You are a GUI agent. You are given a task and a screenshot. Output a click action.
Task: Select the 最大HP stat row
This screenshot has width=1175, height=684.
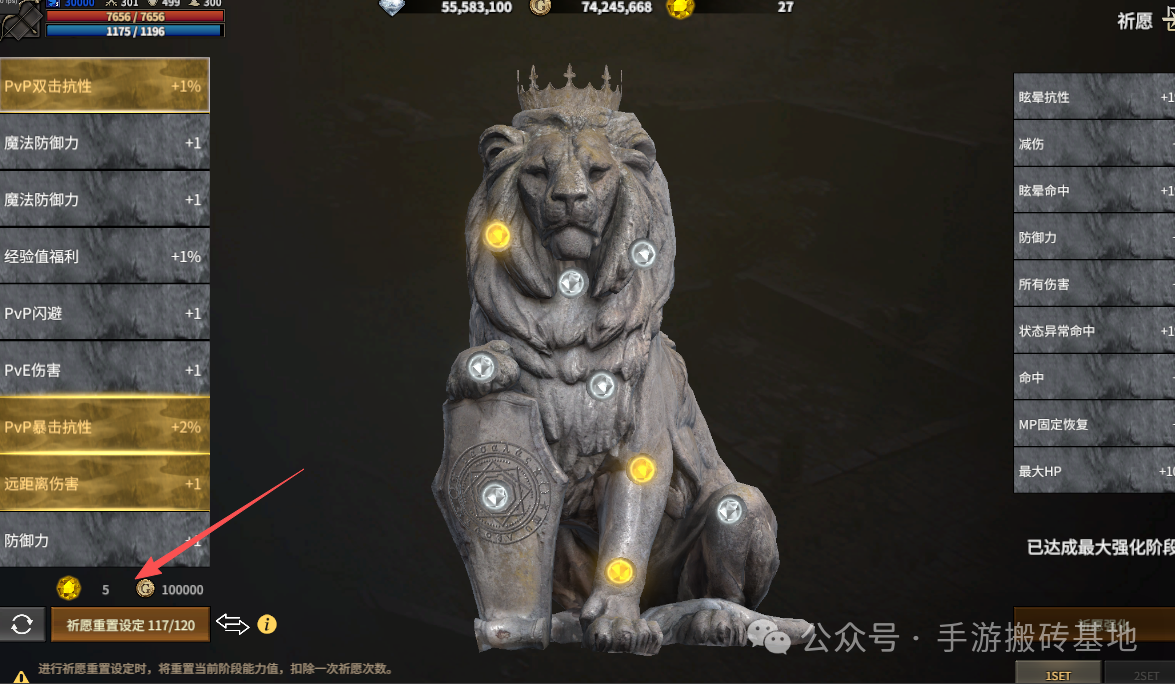[1095, 471]
